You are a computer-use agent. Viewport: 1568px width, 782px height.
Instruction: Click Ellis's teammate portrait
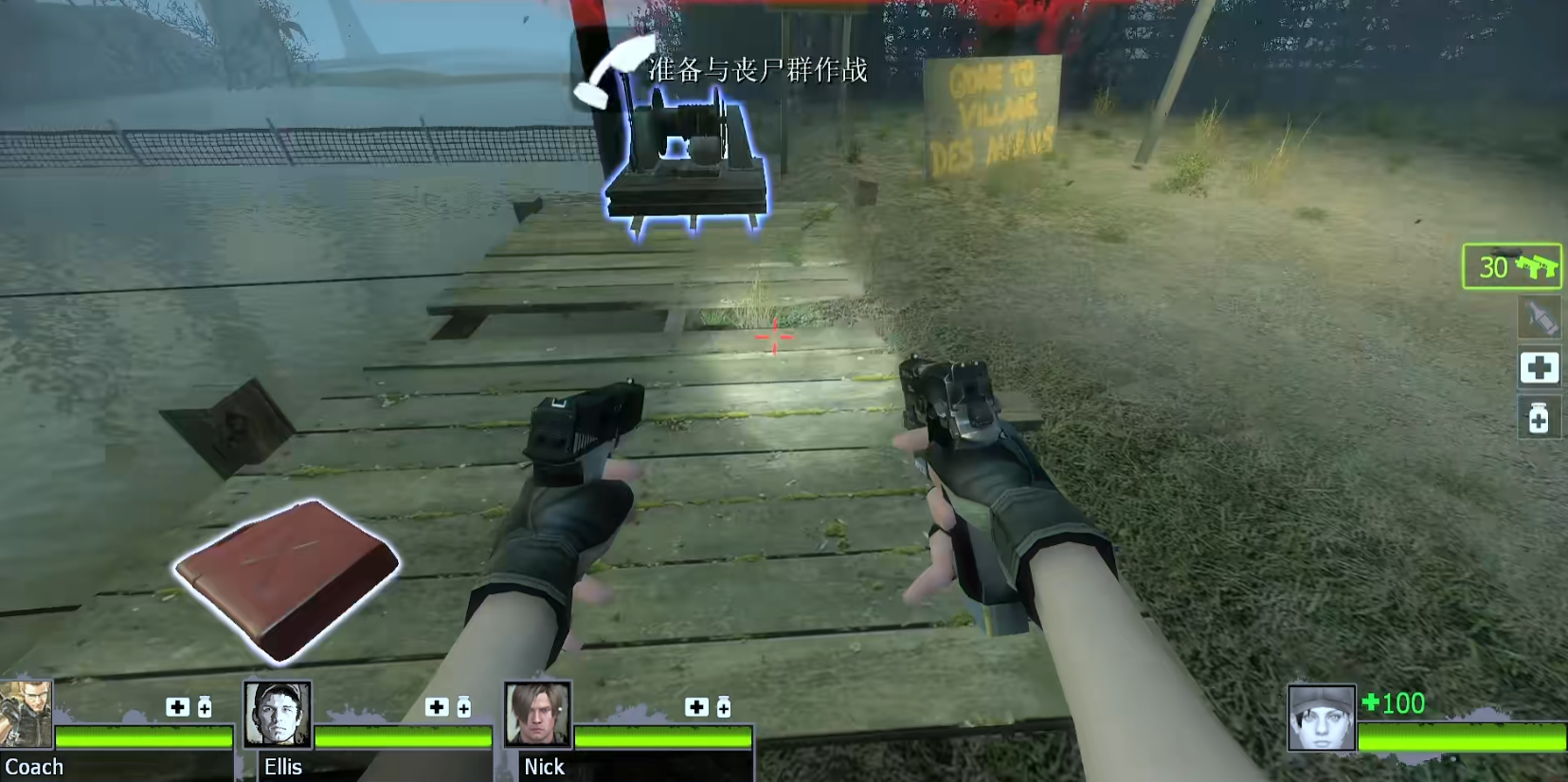click(278, 714)
